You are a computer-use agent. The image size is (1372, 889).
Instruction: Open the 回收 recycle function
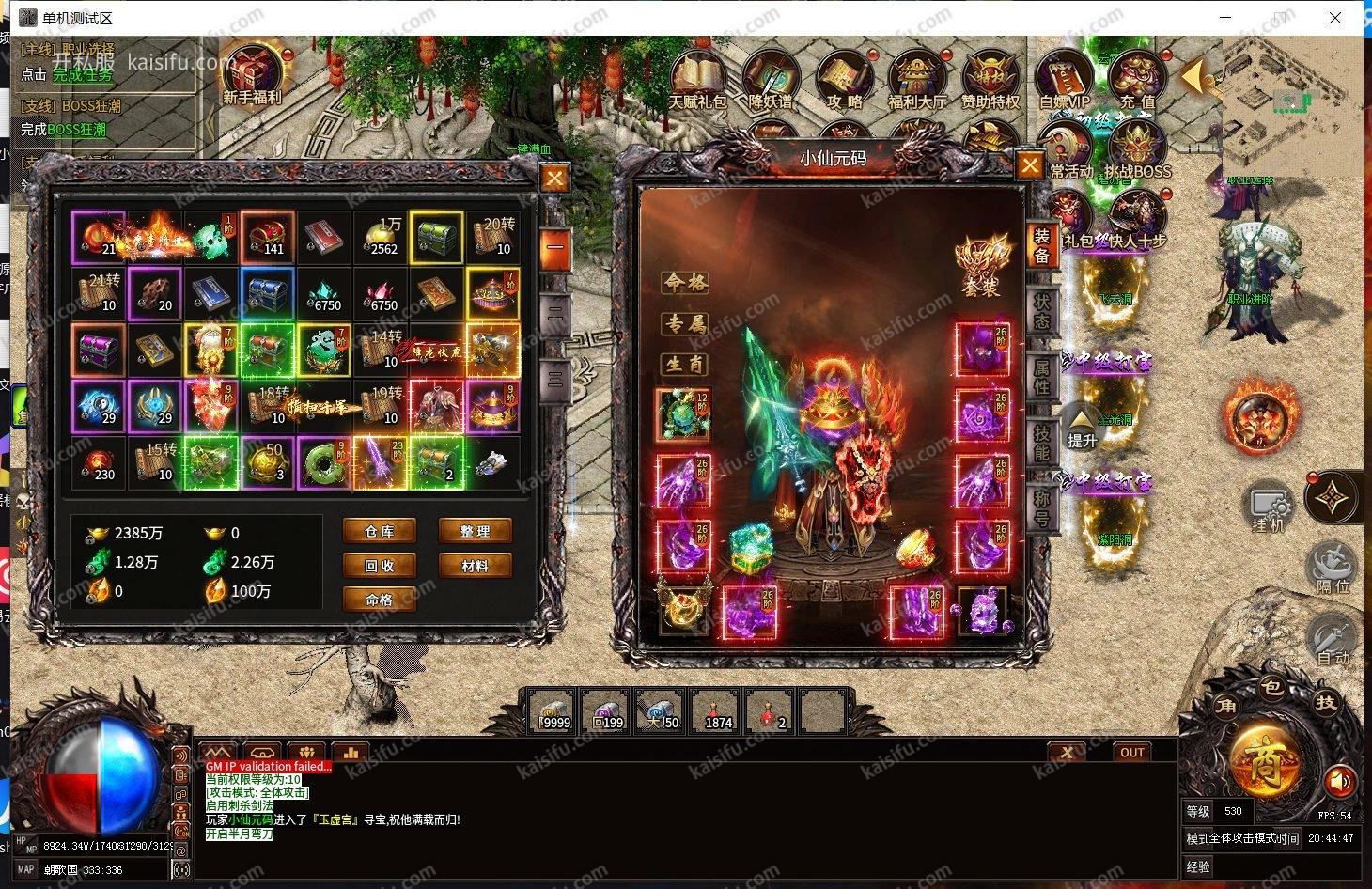pos(380,566)
